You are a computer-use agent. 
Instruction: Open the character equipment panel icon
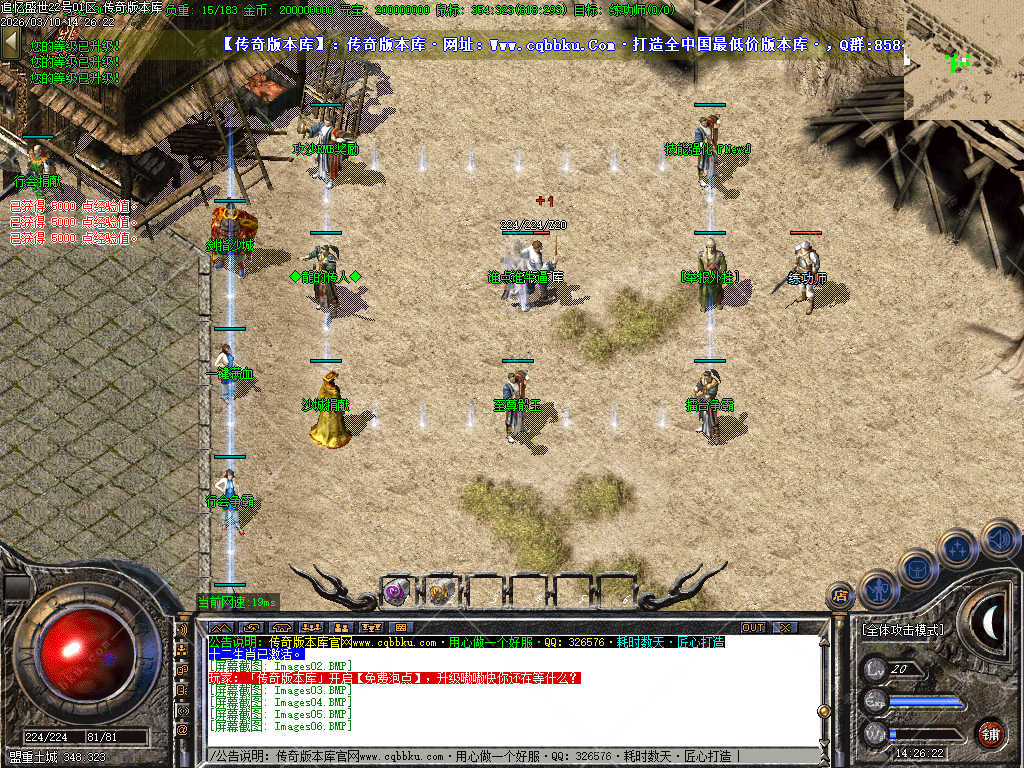pyautogui.click(x=879, y=590)
